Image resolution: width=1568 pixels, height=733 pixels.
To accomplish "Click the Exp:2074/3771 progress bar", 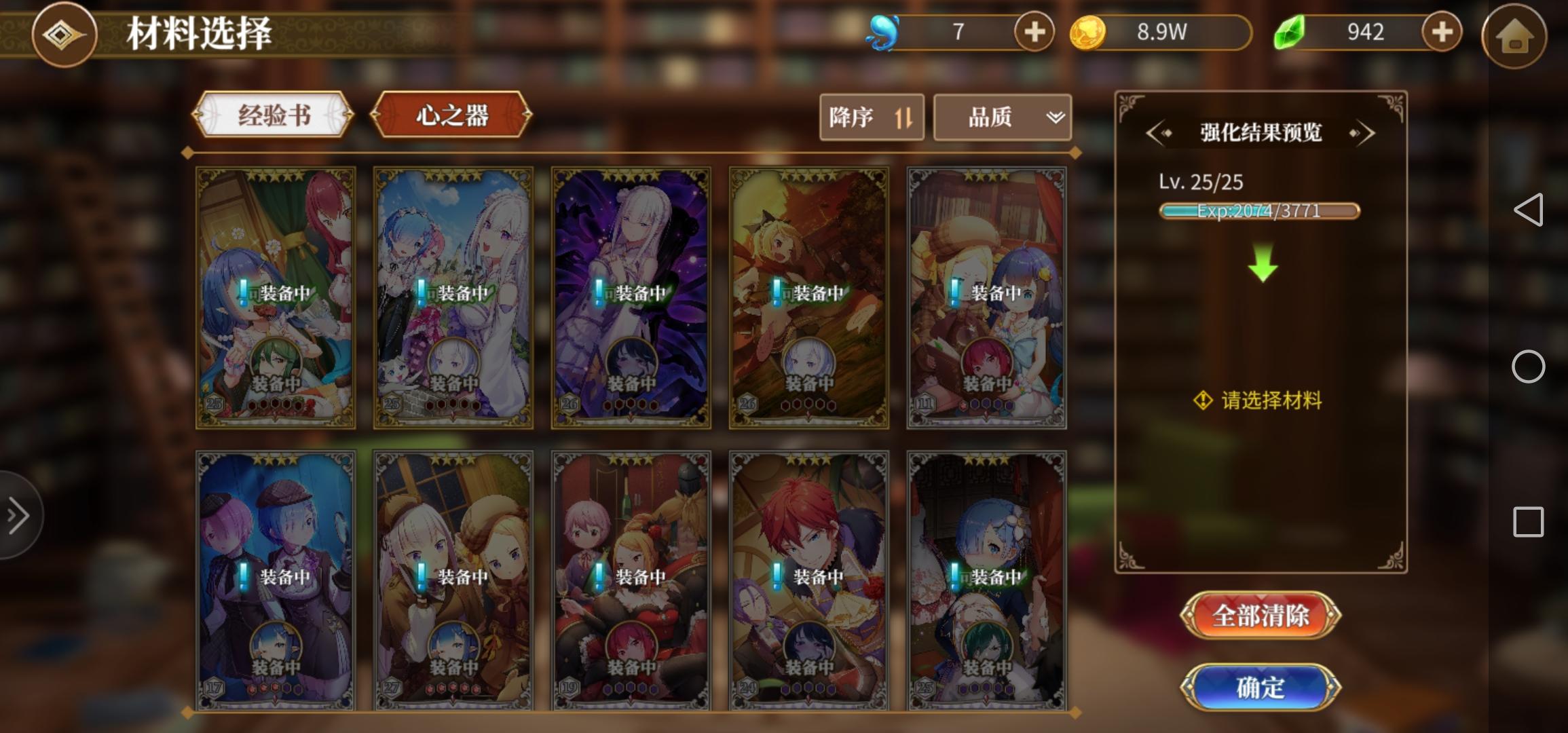I will (1261, 212).
